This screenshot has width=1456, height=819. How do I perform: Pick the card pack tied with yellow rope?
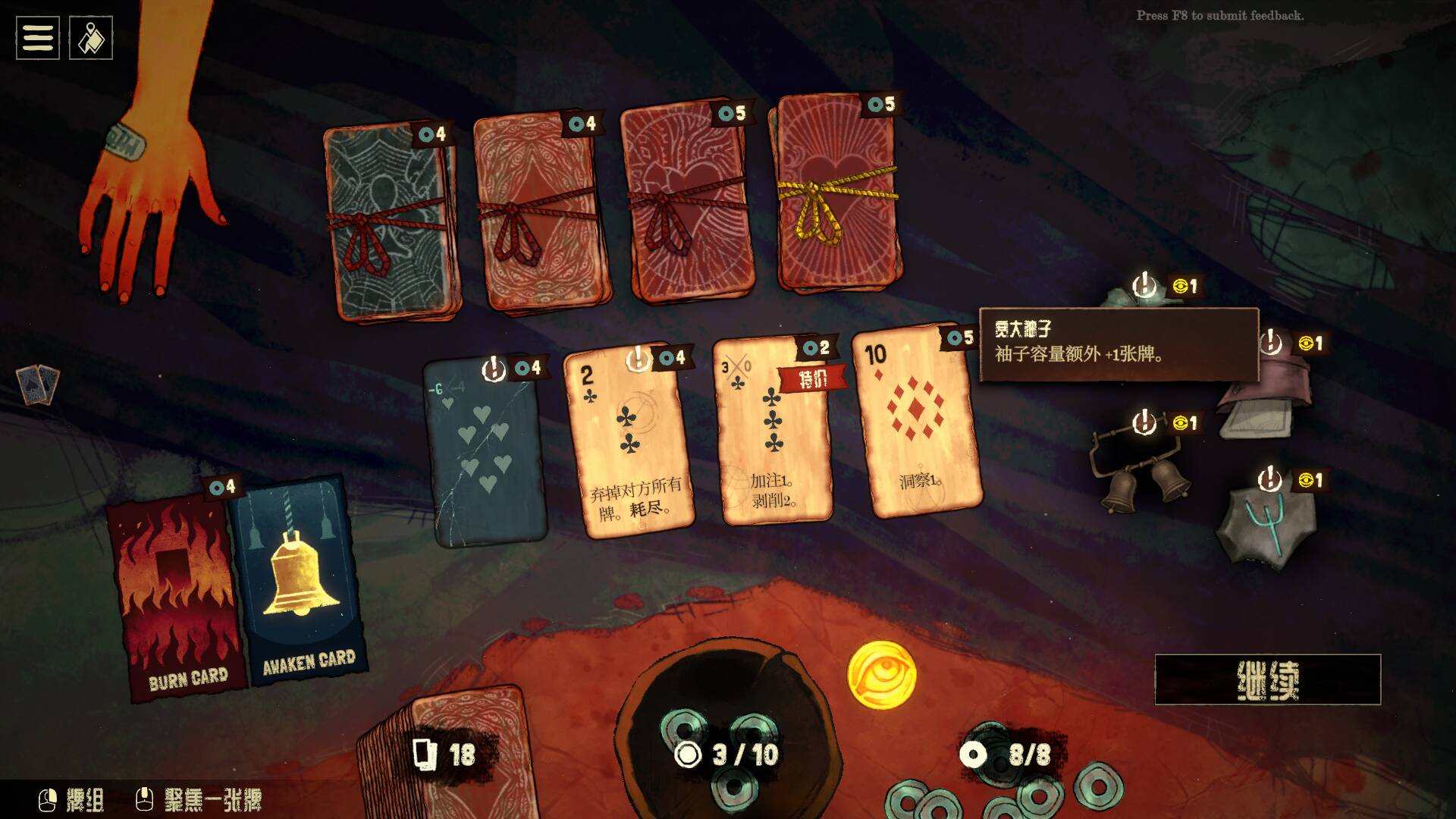click(836, 197)
